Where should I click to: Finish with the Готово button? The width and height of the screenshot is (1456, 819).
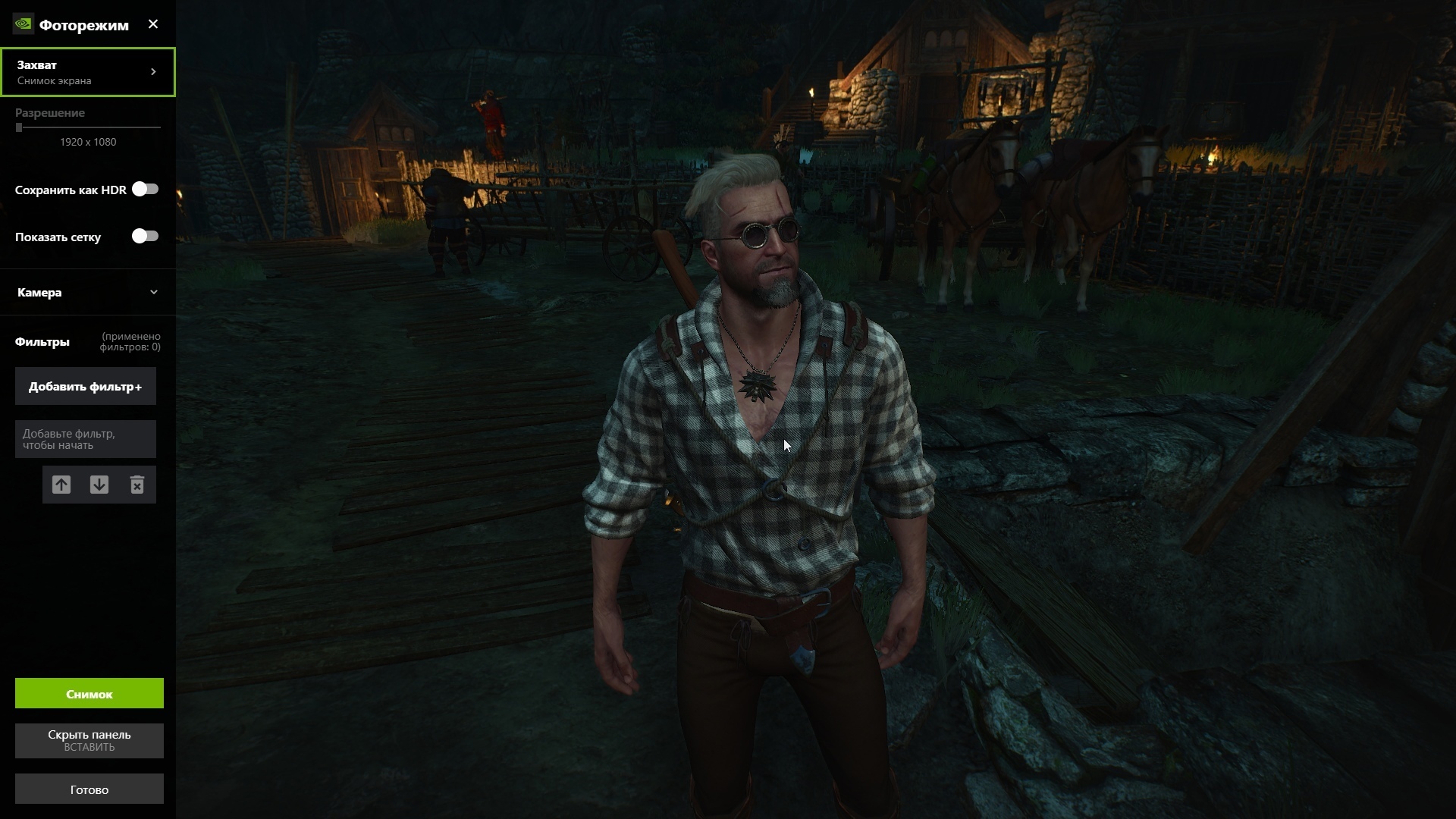(89, 789)
